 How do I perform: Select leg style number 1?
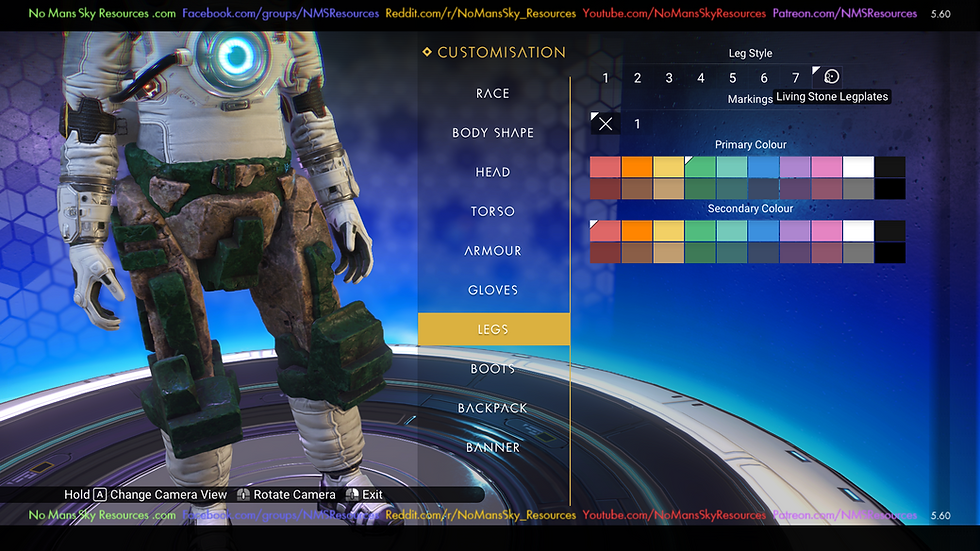tap(605, 78)
